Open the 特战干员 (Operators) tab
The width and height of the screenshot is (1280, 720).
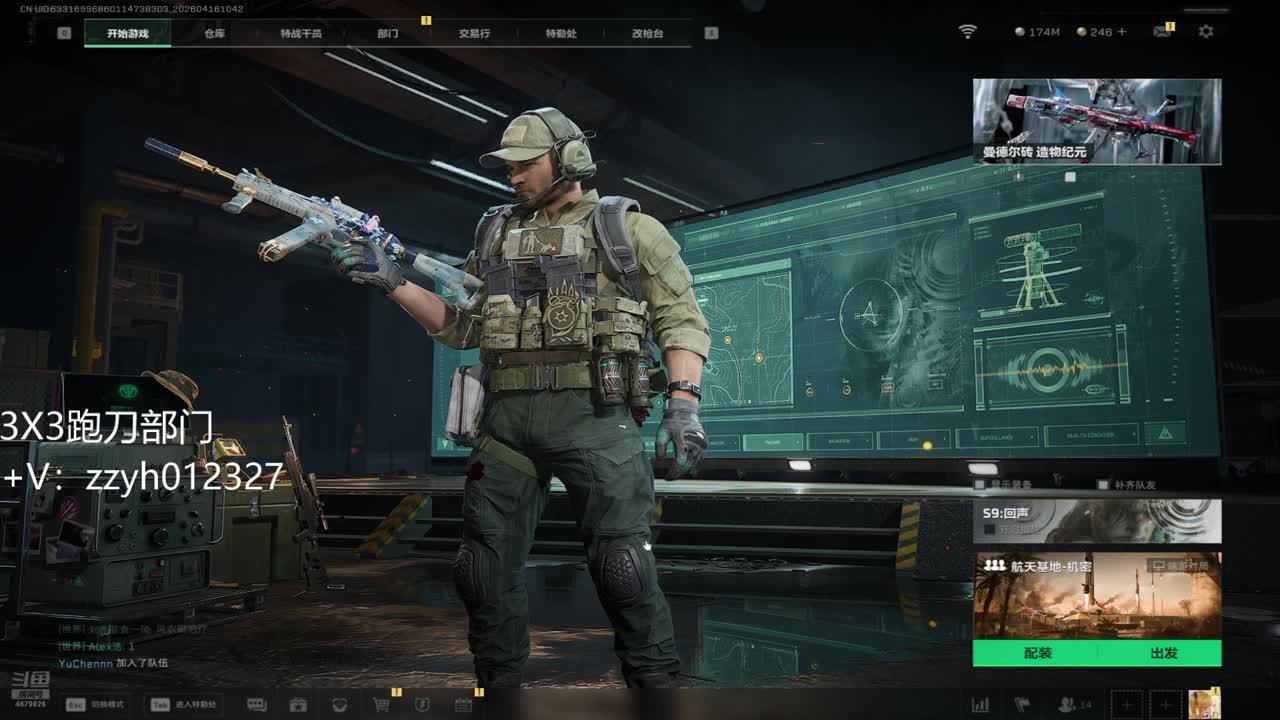[301, 33]
